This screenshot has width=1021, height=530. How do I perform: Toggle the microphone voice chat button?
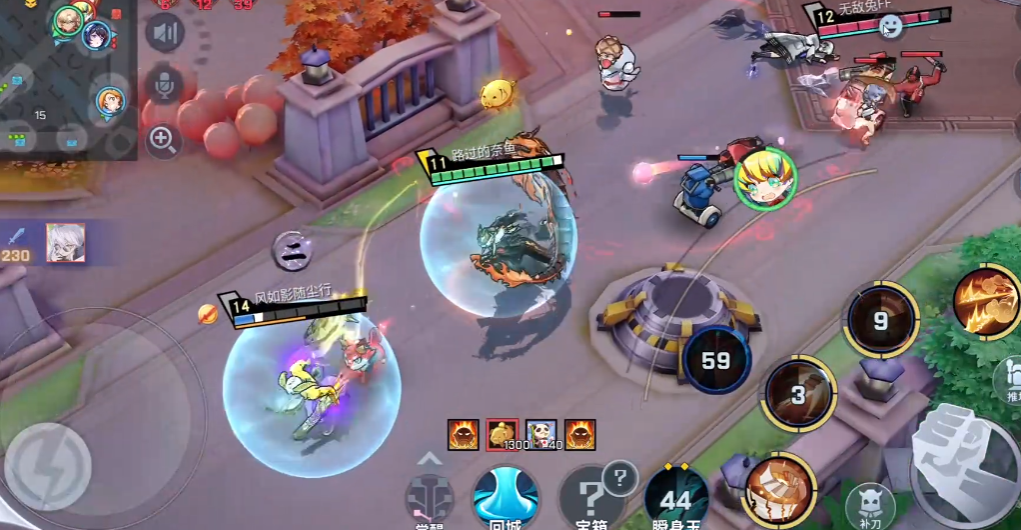[x=164, y=85]
